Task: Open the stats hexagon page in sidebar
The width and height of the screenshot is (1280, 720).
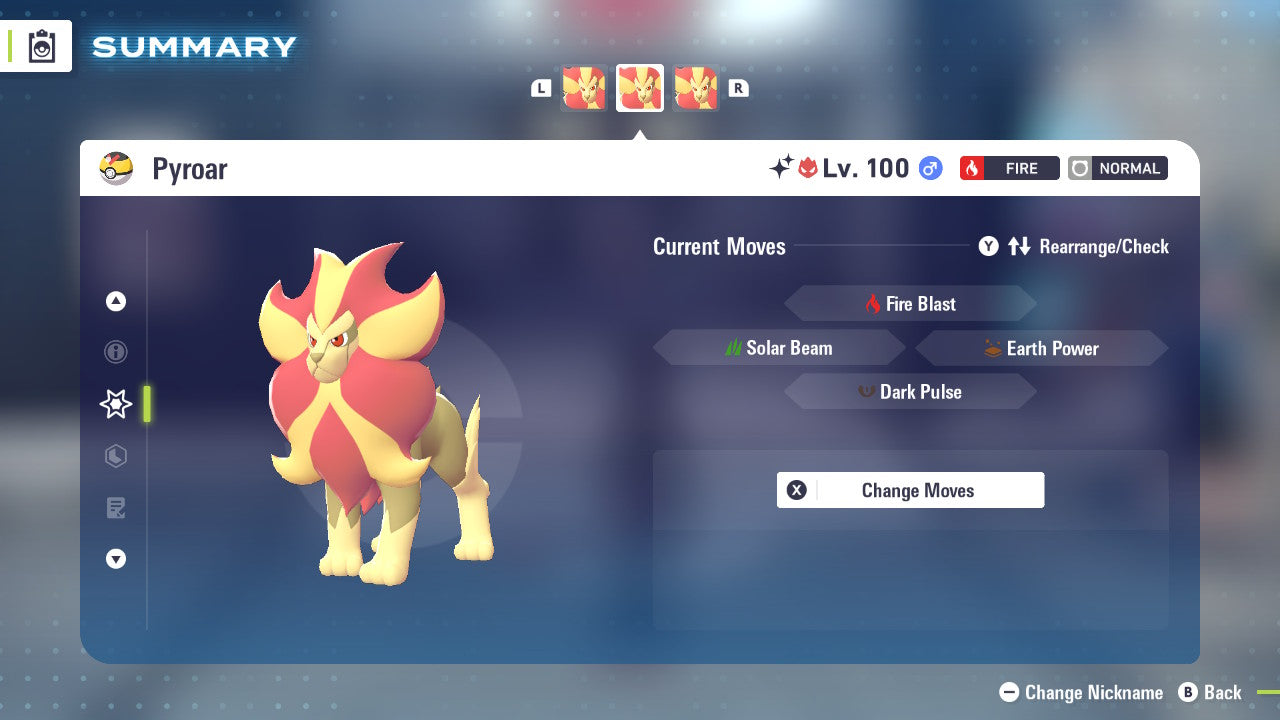Action: click(x=116, y=457)
